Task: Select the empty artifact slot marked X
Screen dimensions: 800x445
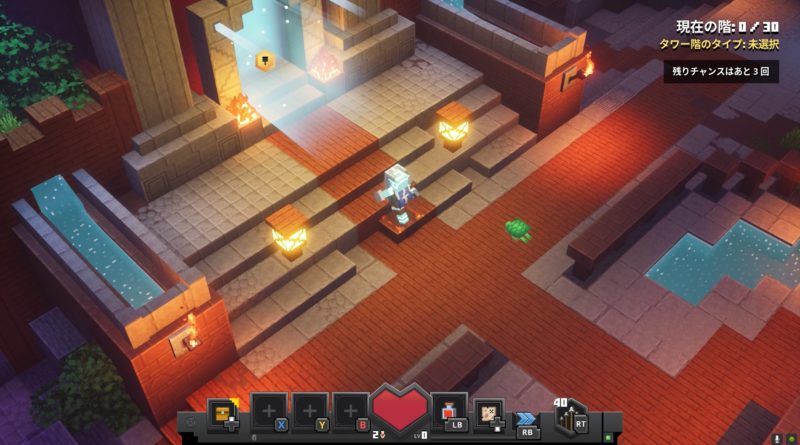Action: [x=269, y=412]
